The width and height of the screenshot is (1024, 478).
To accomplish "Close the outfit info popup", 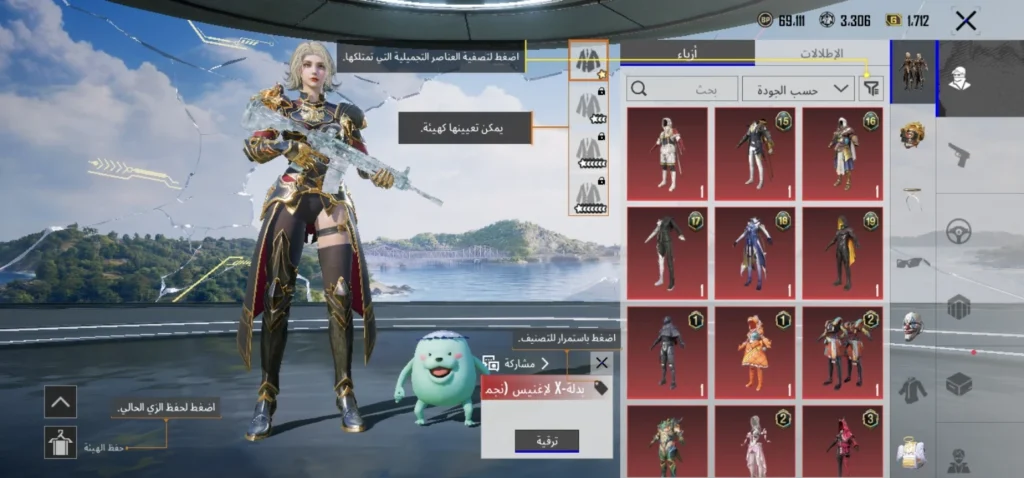I will pos(601,363).
